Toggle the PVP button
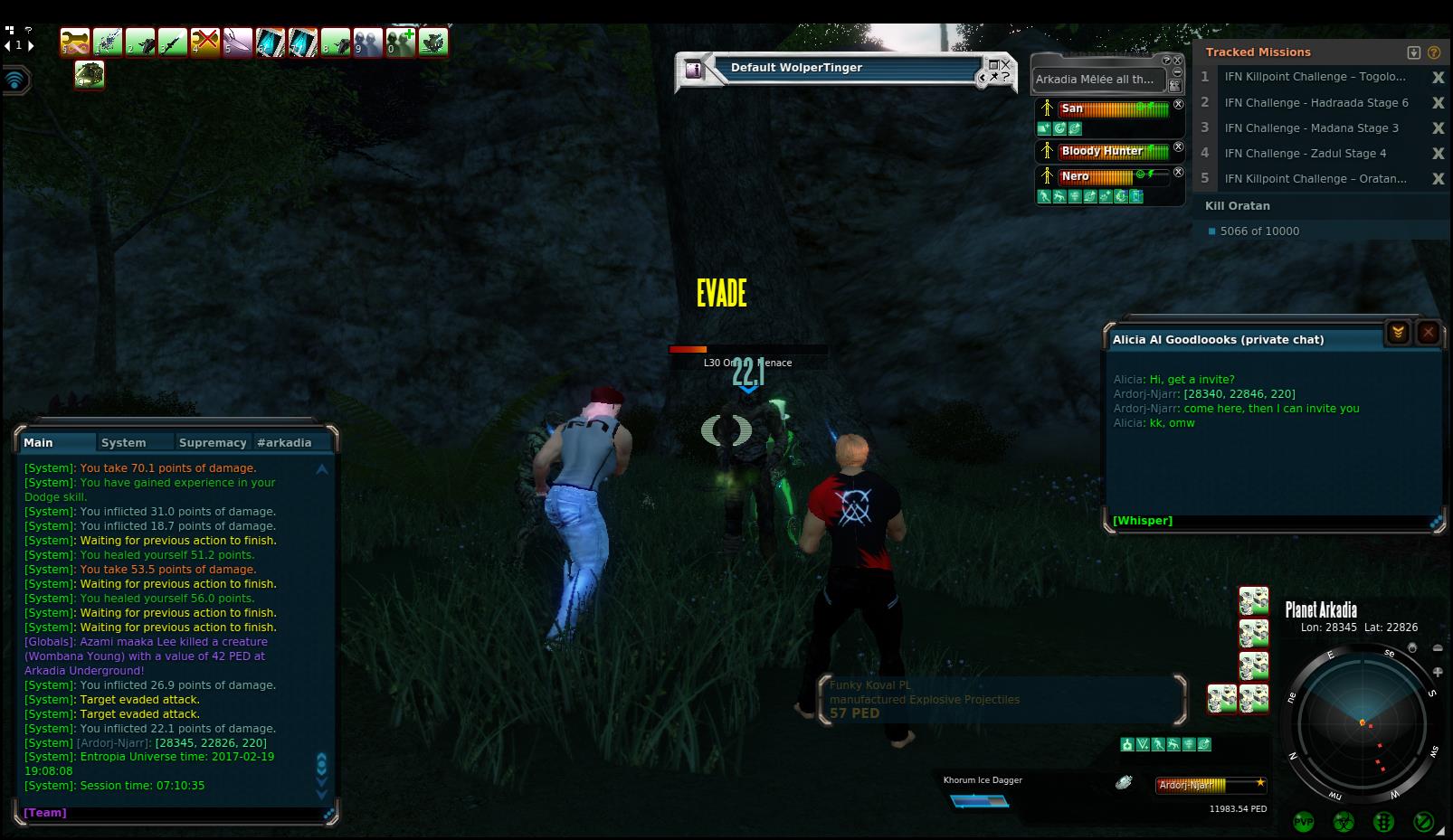 tap(1304, 822)
